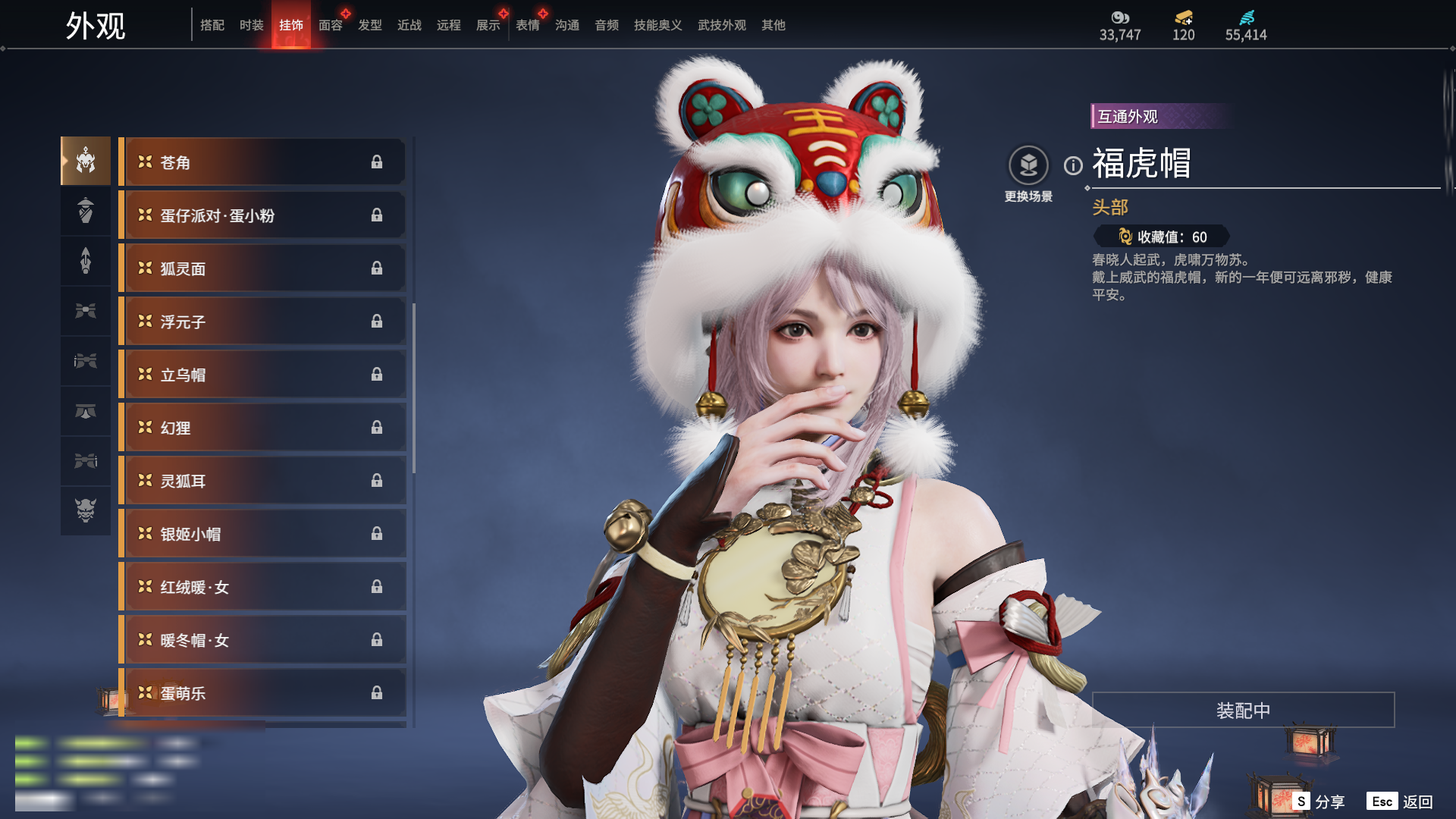Open the 武技外观 tab

721,25
